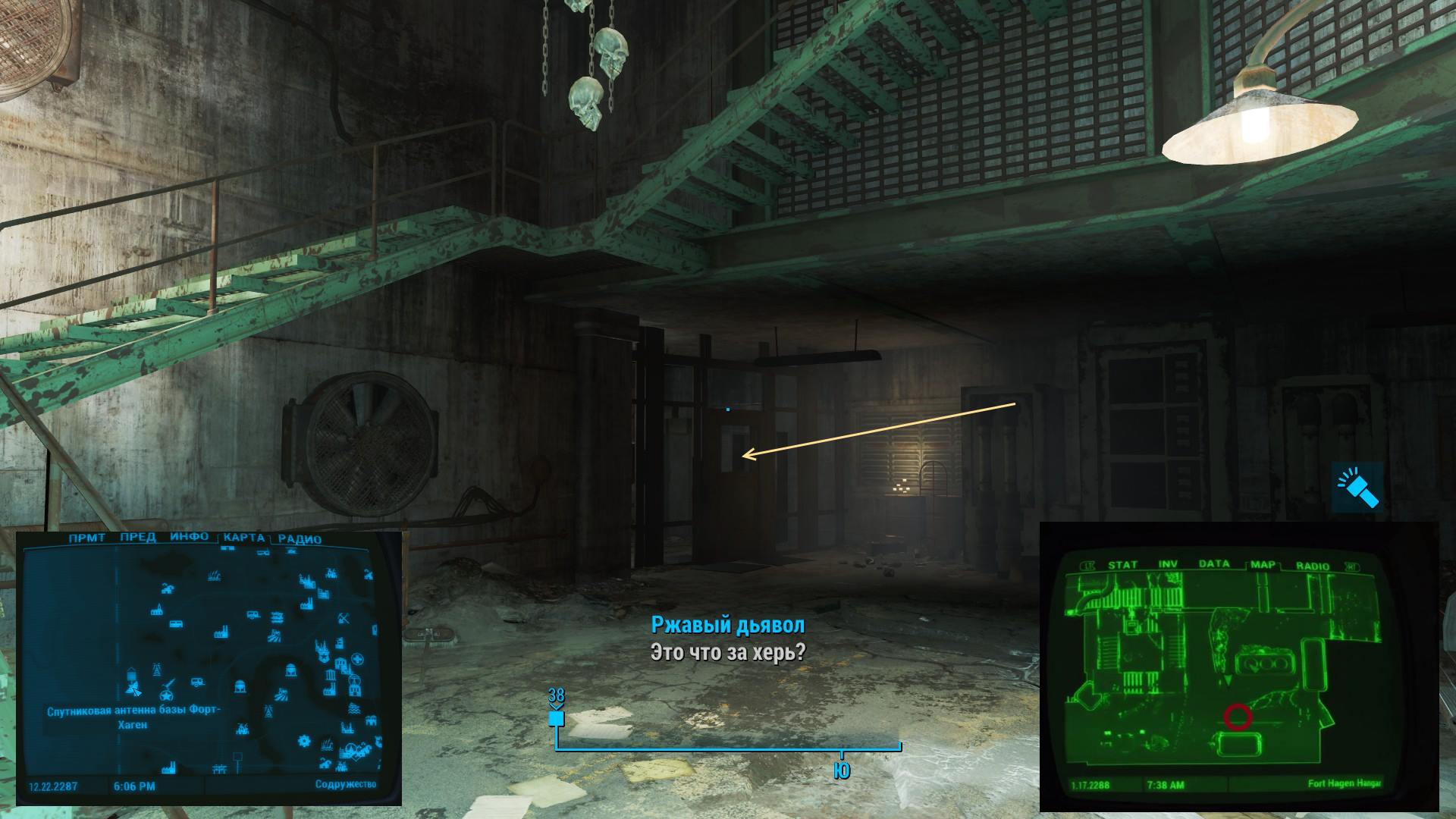
Task: Switch to the INV tab
Action: pyautogui.click(x=1168, y=565)
